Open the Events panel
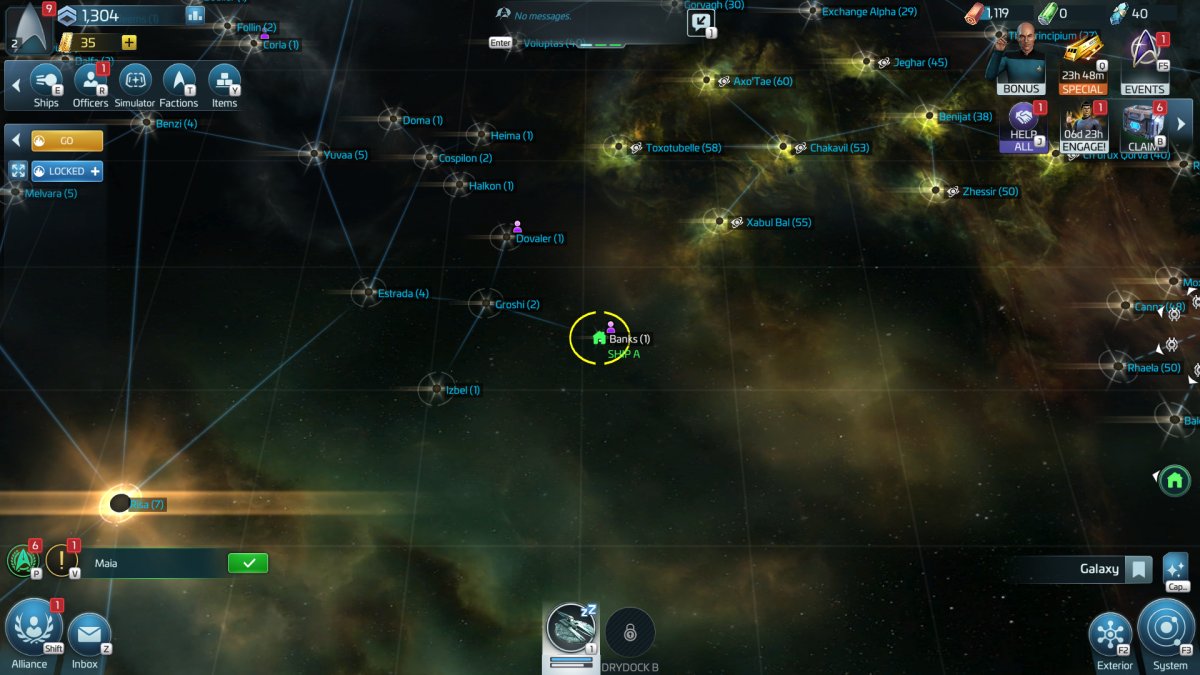 1145,62
